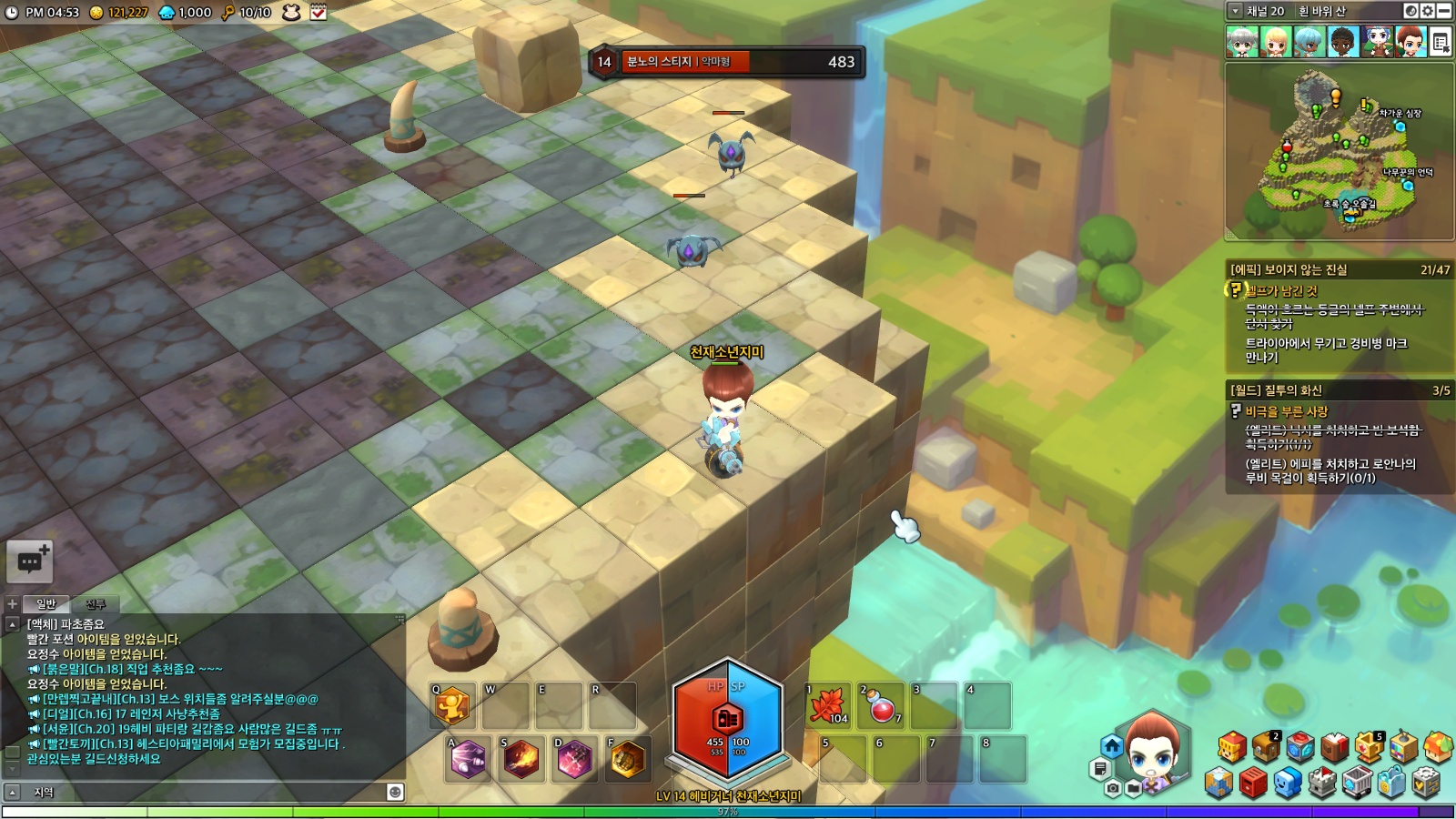
Task: Open the channel 20 dropdown arrow
Action: tap(1235, 11)
